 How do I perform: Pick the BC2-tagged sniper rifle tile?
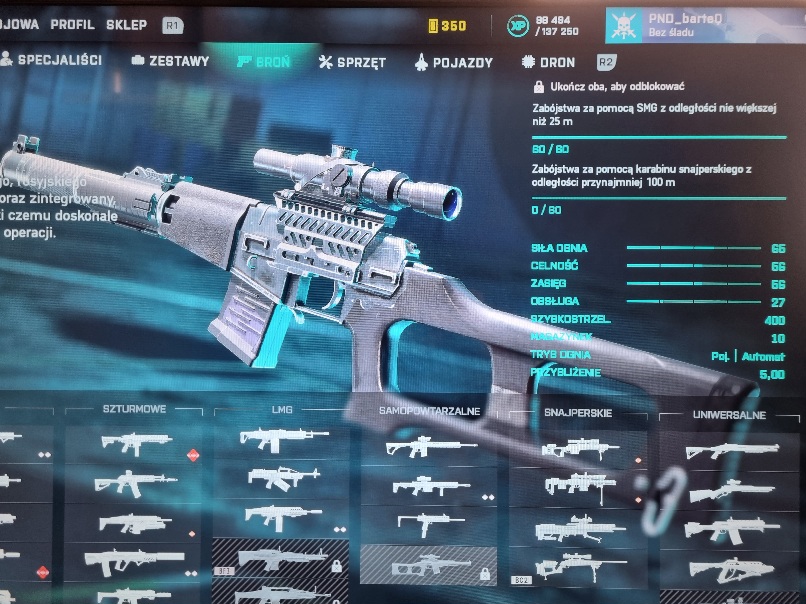[578, 567]
